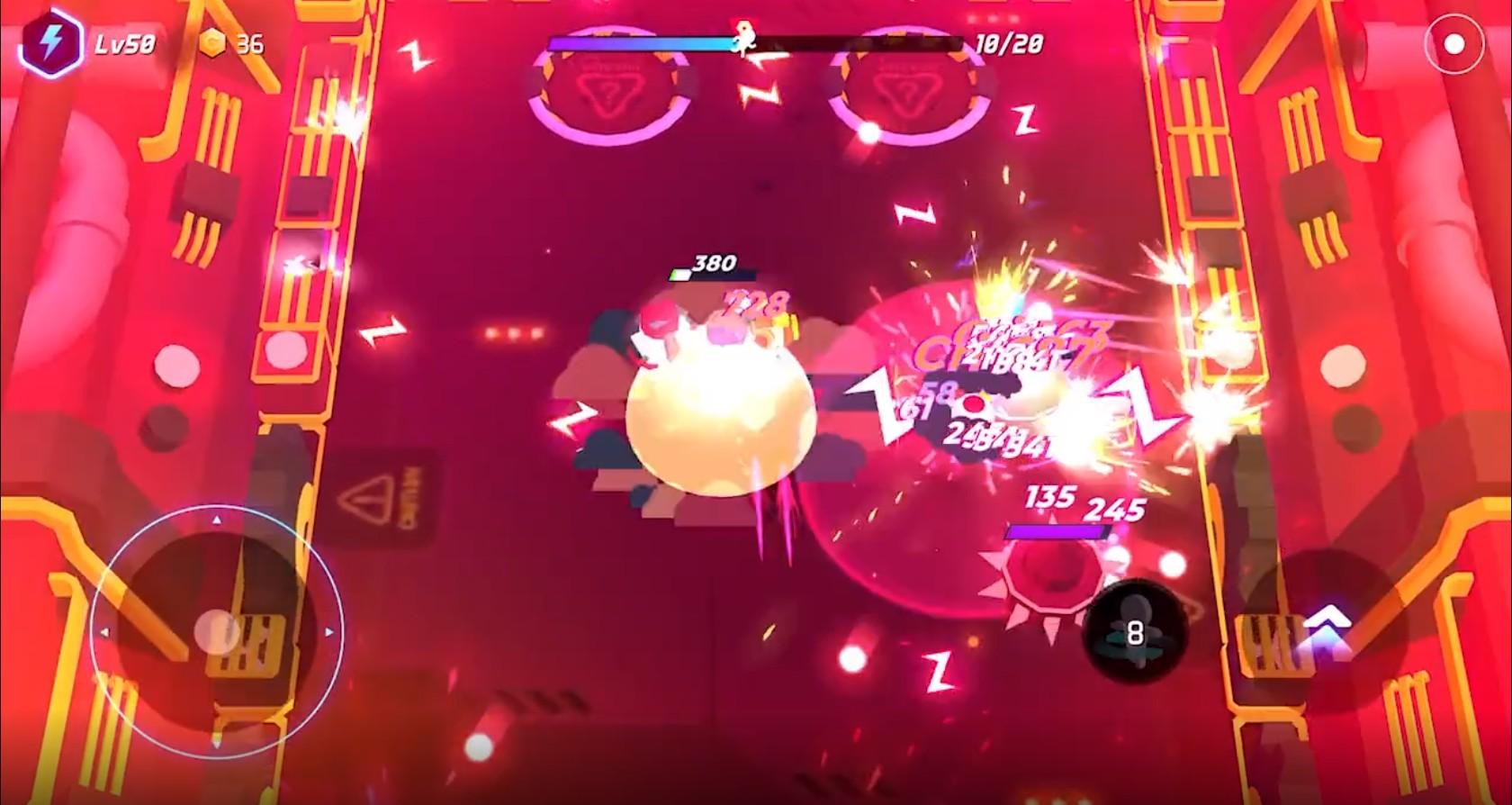This screenshot has height=805, width=1512.
Task: Select the gold coin icon
Action: click(214, 40)
